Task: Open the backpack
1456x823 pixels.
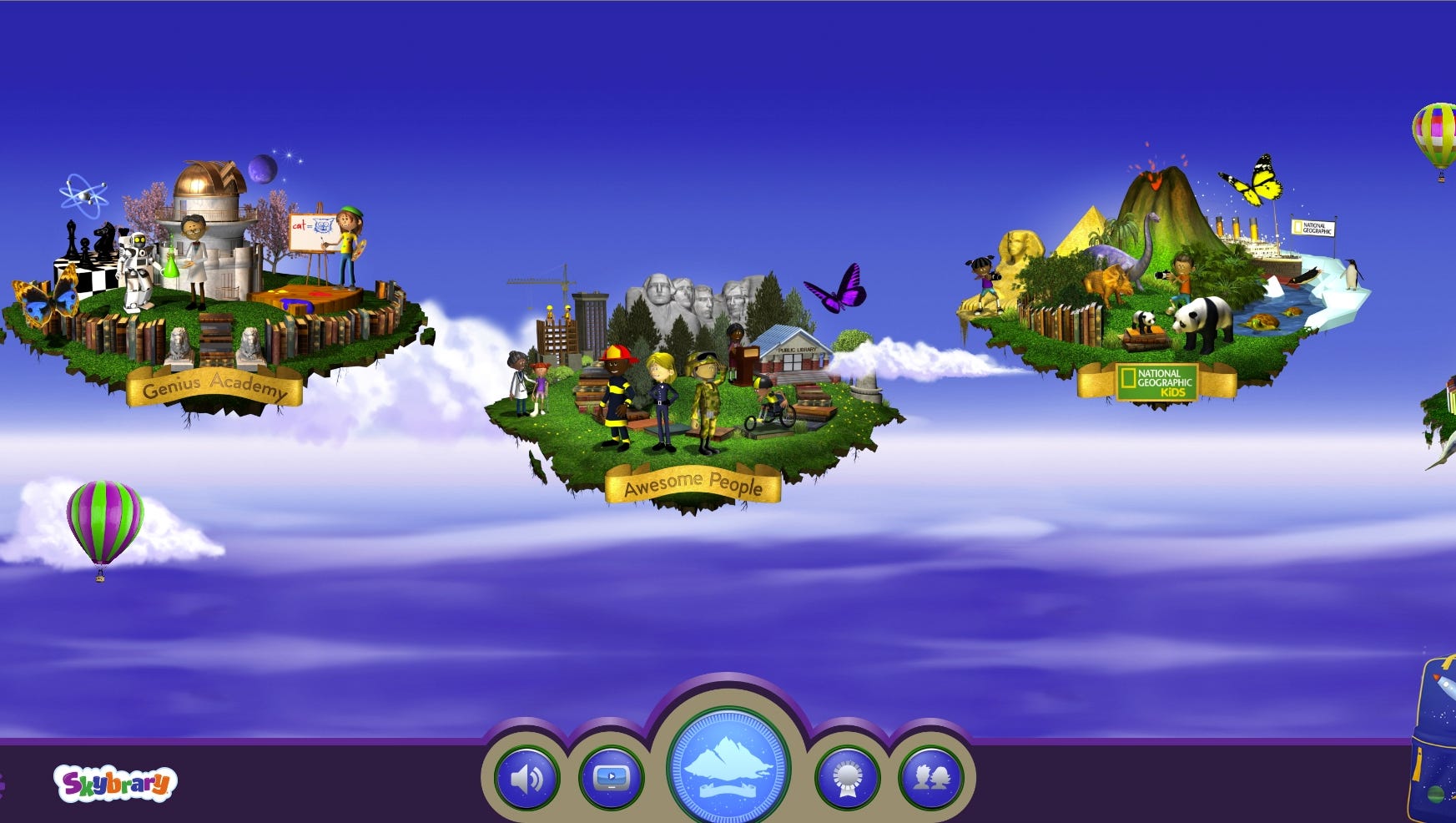Action: click(1437, 743)
